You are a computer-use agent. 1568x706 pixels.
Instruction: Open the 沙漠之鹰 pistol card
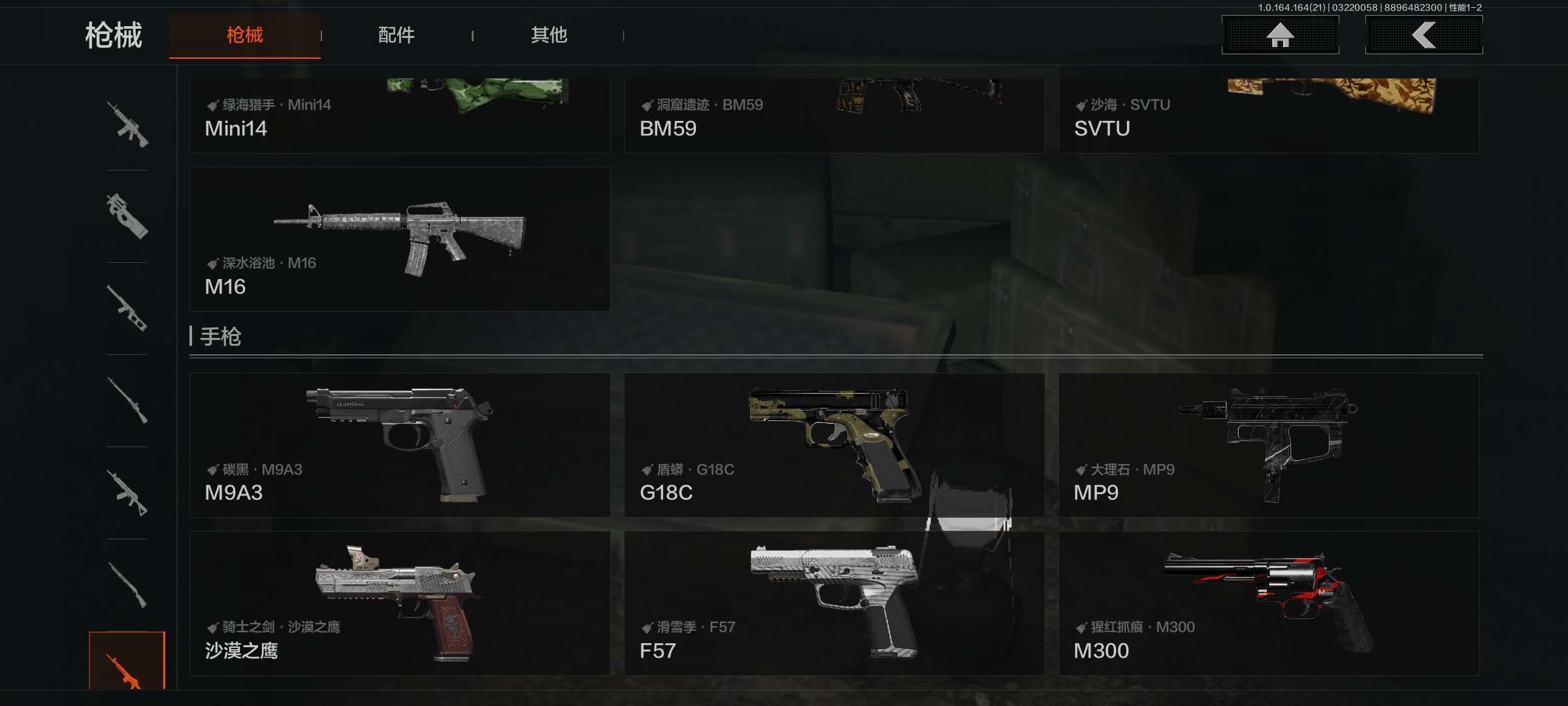400,603
